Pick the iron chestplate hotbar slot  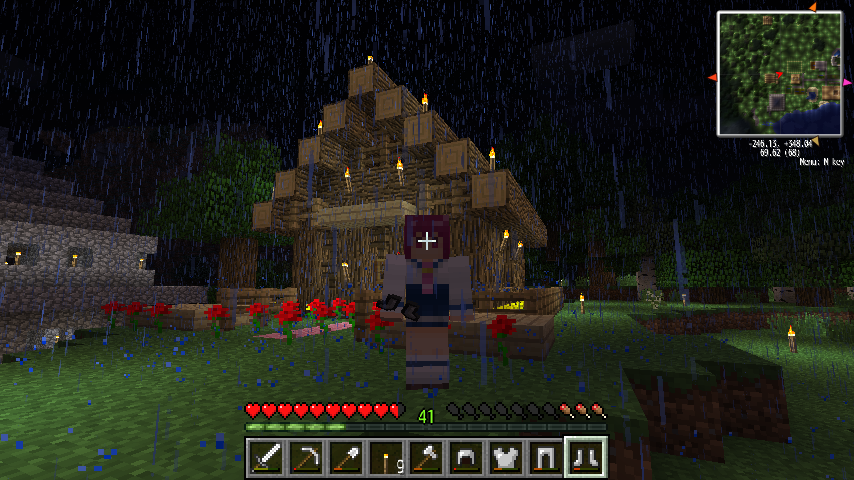tap(505, 458)
